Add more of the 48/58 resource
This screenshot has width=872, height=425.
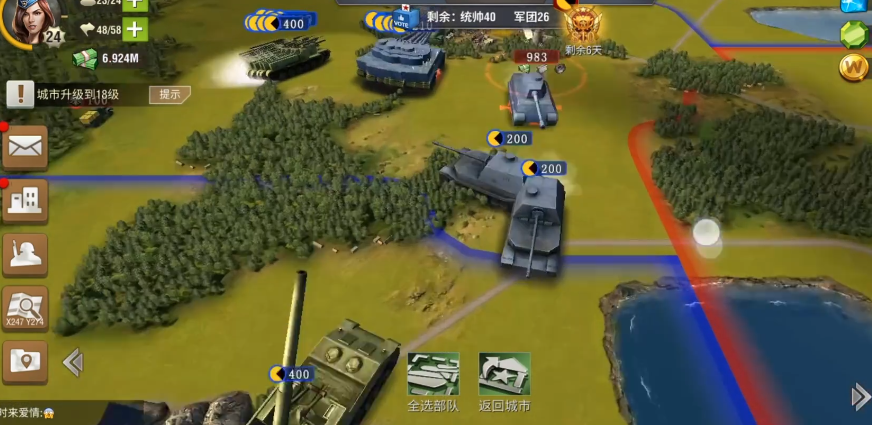tap(134, 29)
